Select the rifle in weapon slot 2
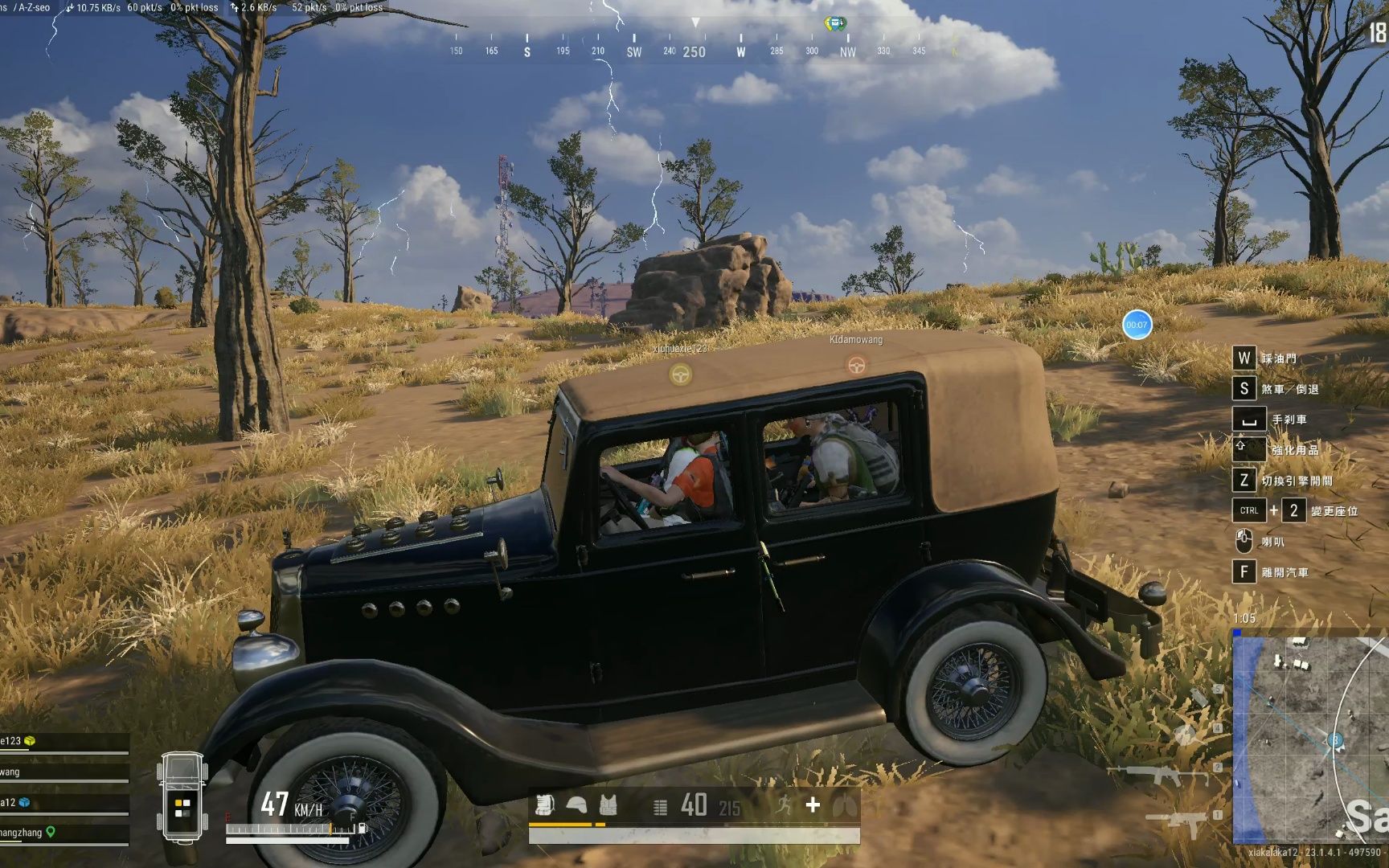The width and height of the screenshot is (1389, 868). 1158,775
